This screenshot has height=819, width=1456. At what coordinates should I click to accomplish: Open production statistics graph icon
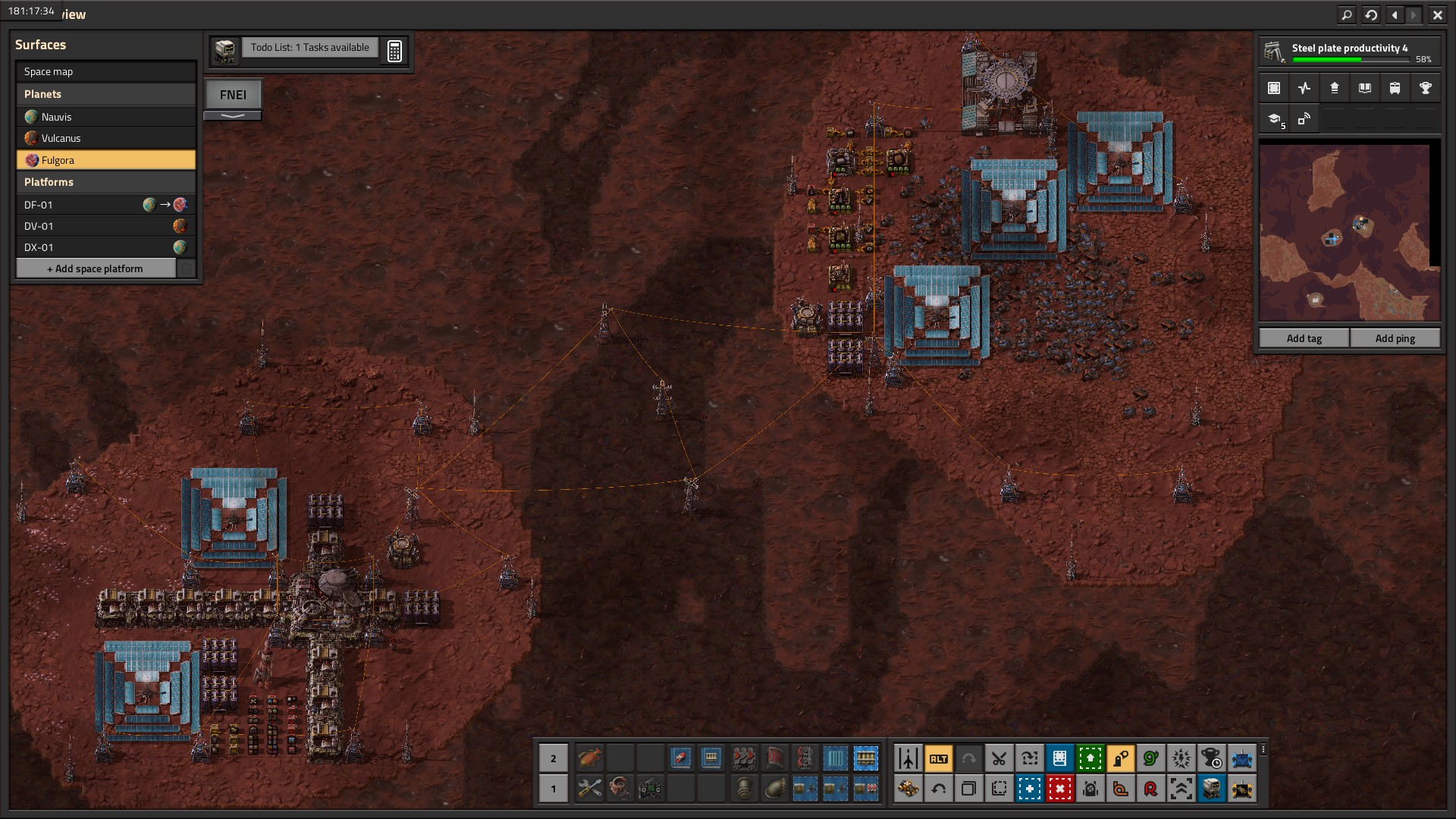pos(1304,88)
